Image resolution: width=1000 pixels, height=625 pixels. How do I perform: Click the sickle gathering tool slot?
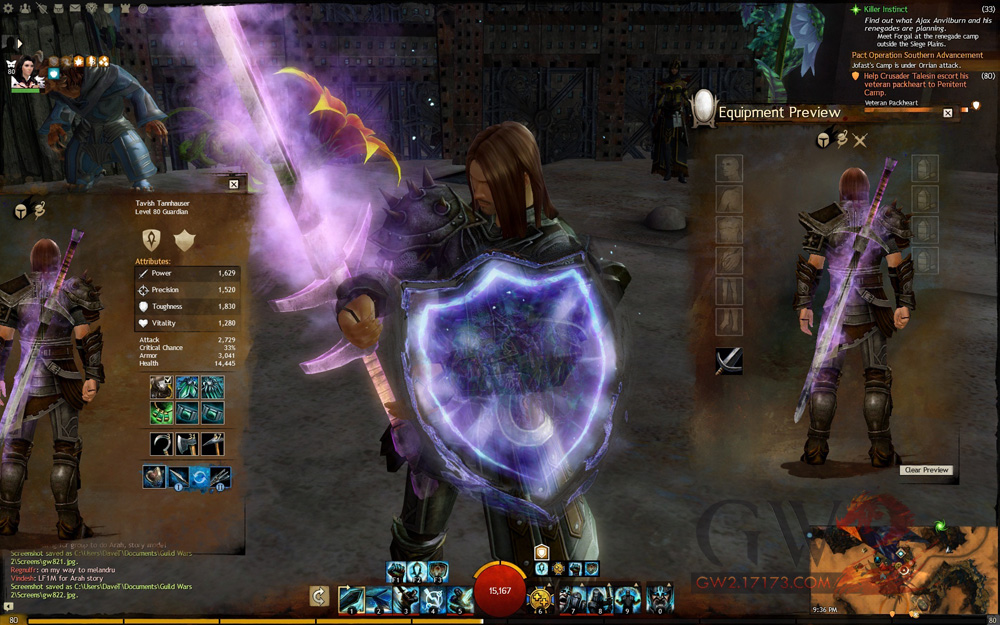pos(161,443)
